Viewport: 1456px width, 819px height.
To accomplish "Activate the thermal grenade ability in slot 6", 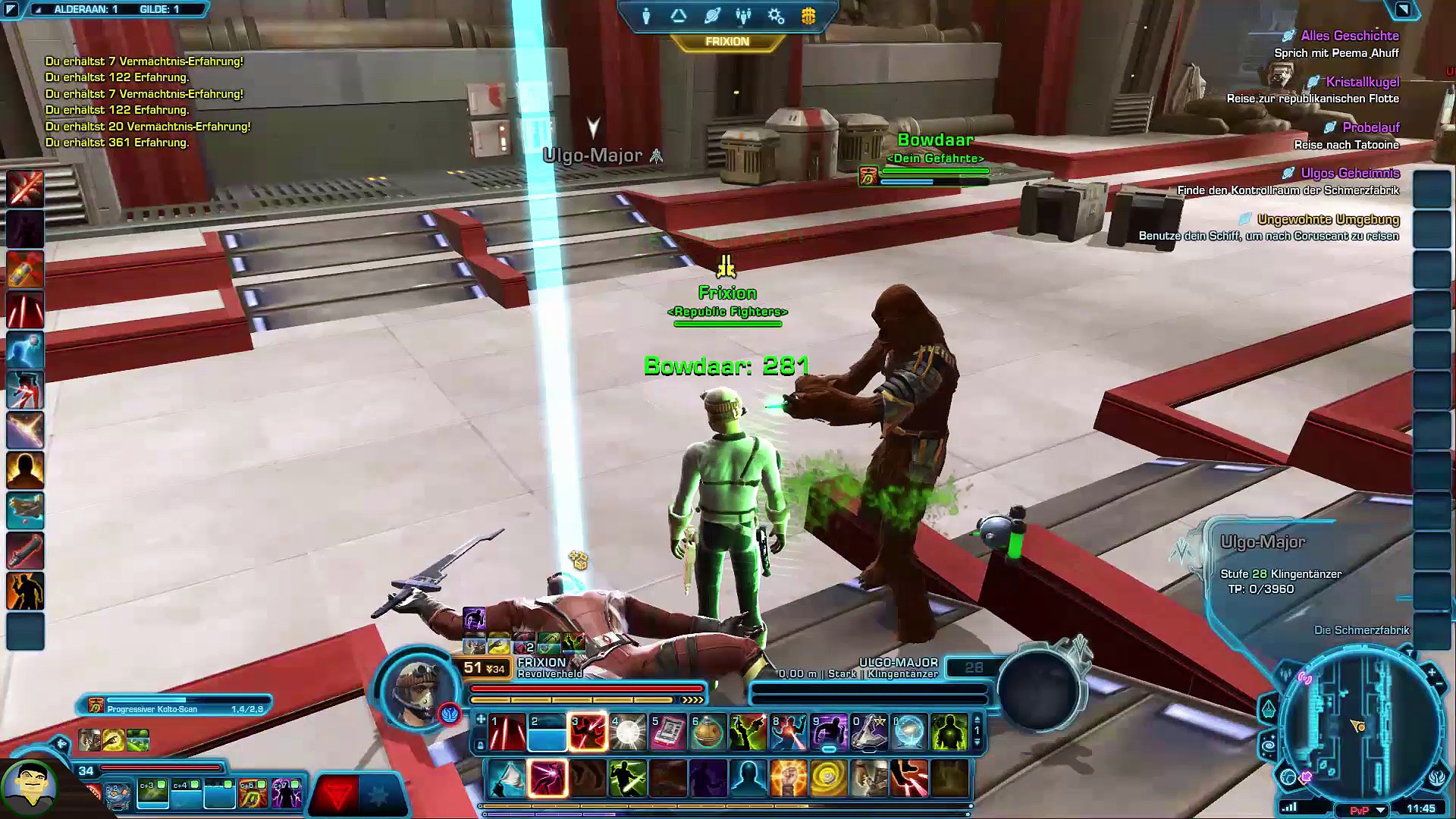I will point(708,733).
